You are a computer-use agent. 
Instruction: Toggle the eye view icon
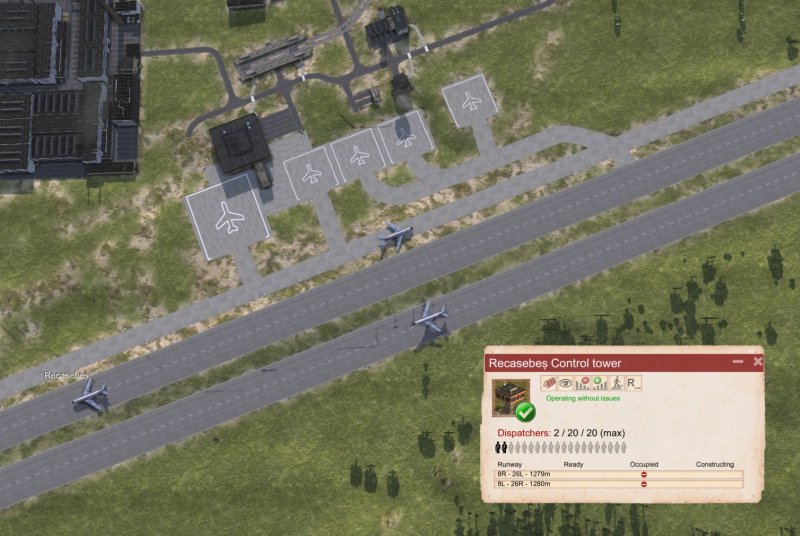pyautogui.click(x=565, y=383)
